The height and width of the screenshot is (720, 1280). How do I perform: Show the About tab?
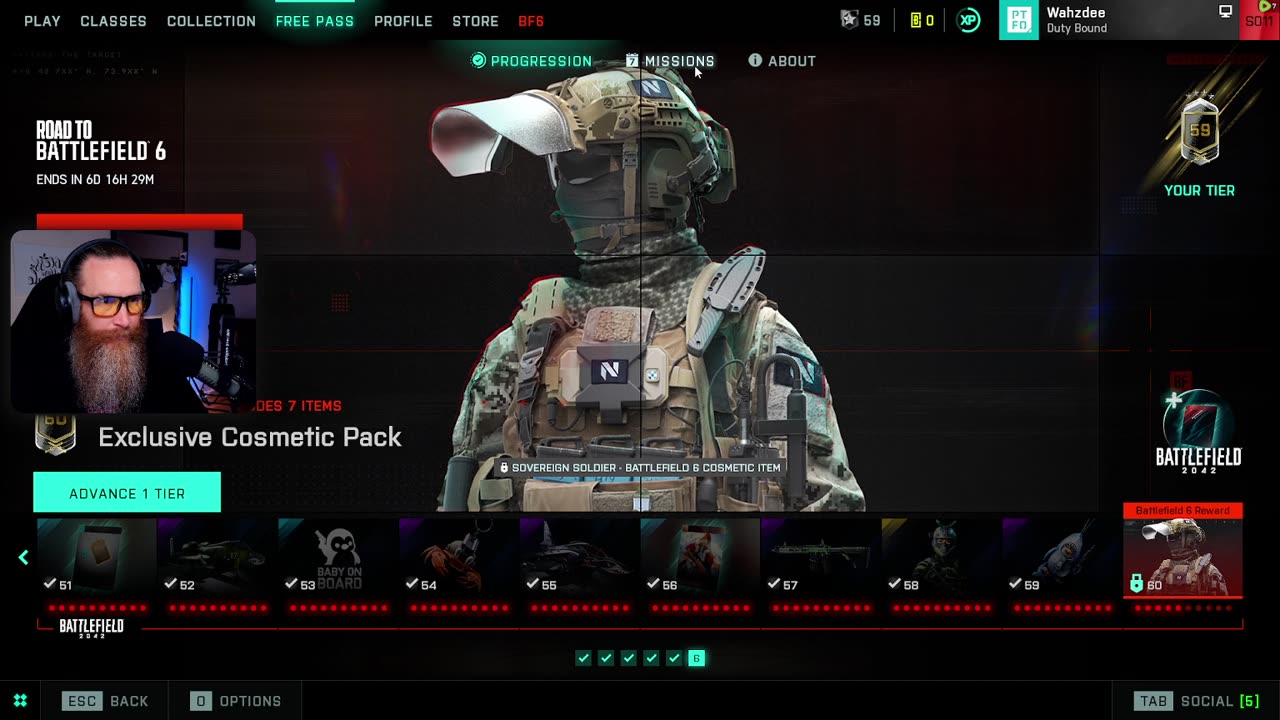point(782,61)
